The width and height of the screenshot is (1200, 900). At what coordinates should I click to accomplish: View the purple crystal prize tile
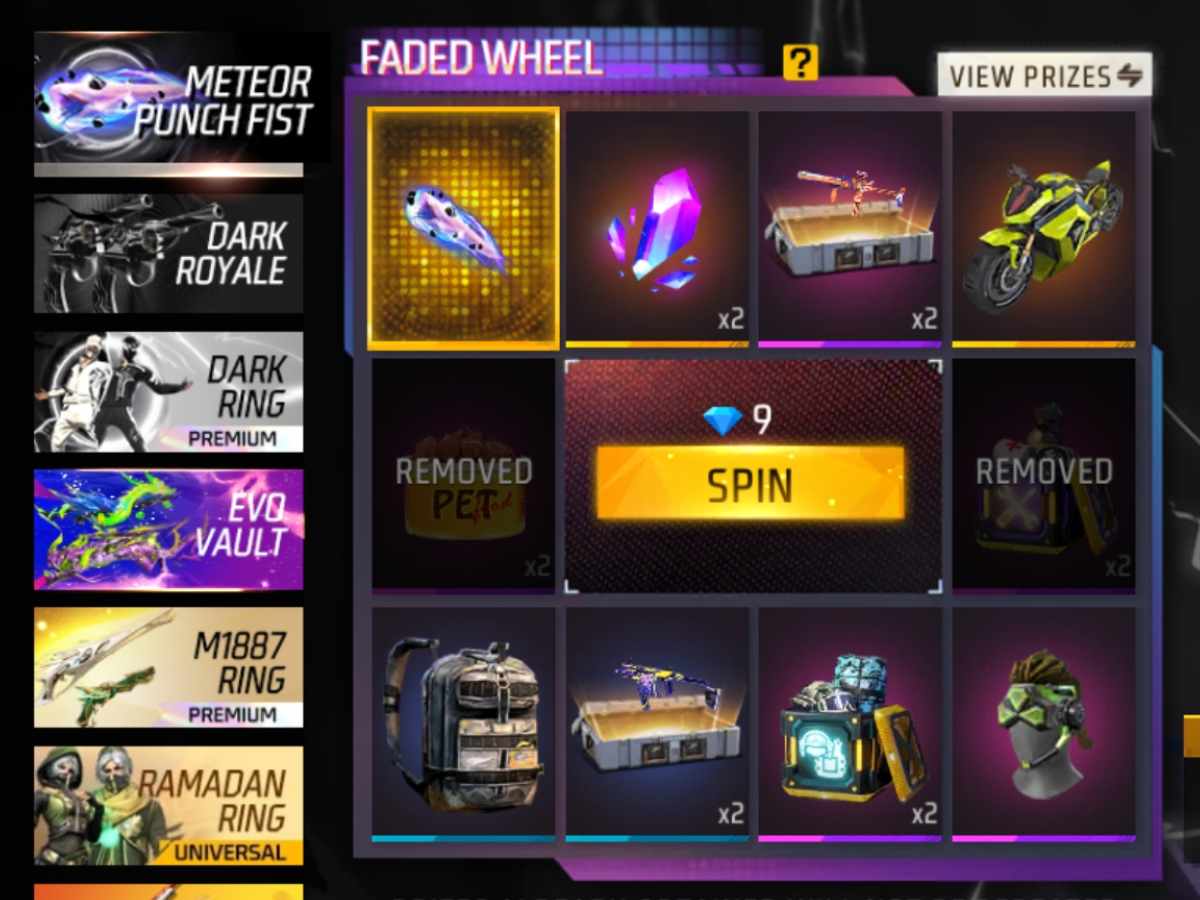click(657, 228)
